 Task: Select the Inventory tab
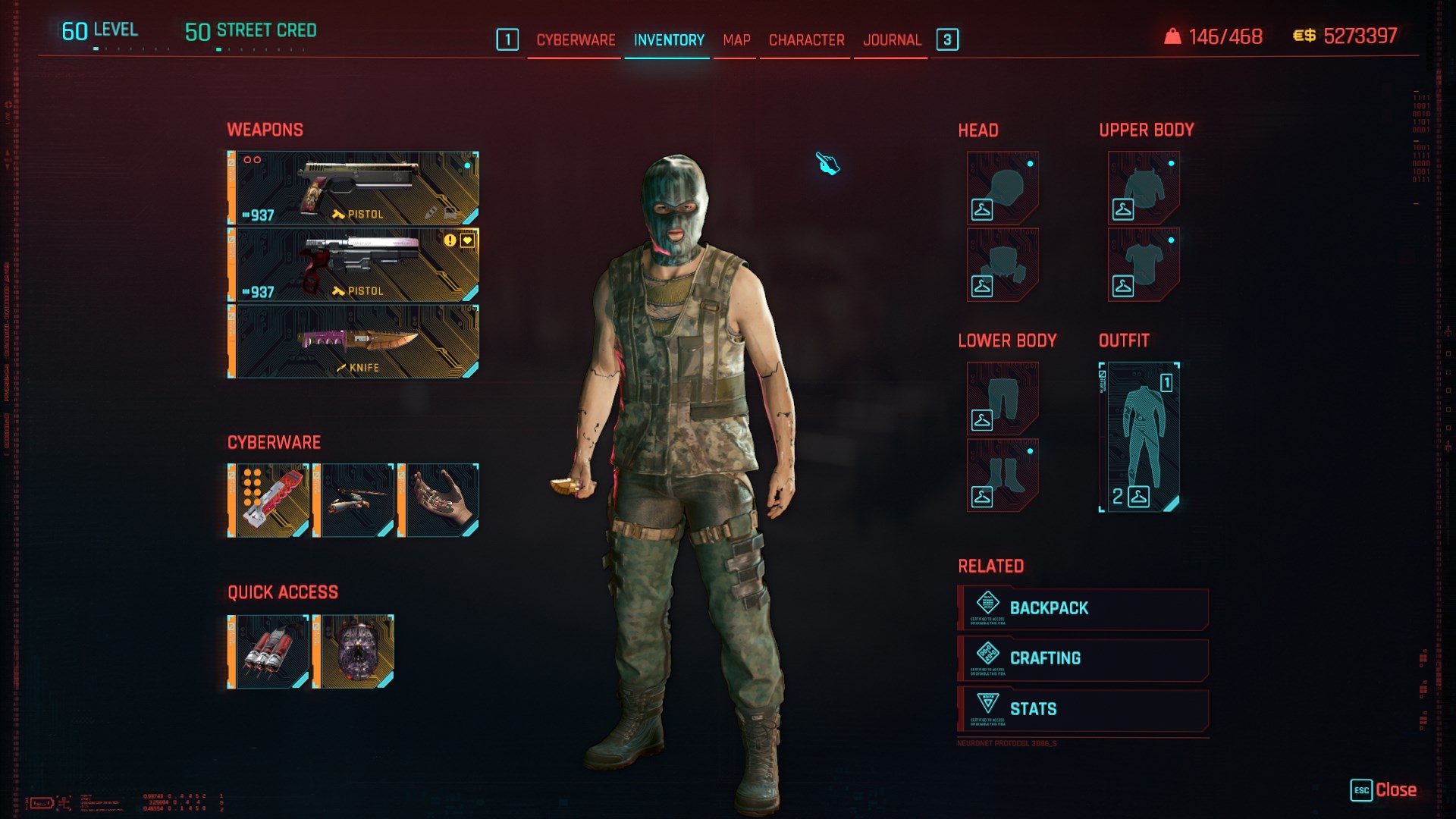point(669,40)
